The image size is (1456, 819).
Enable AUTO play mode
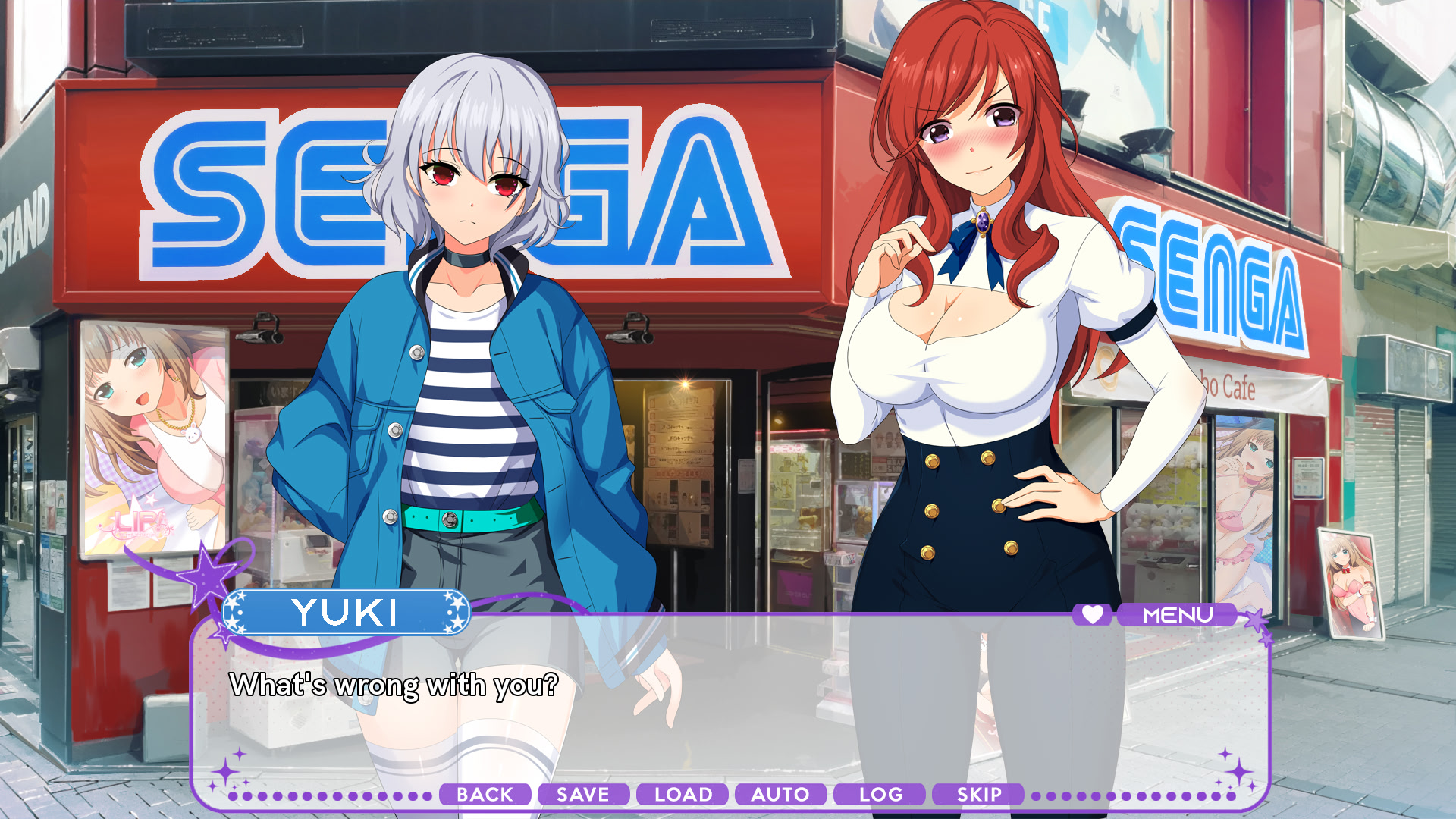coord(781,795)
